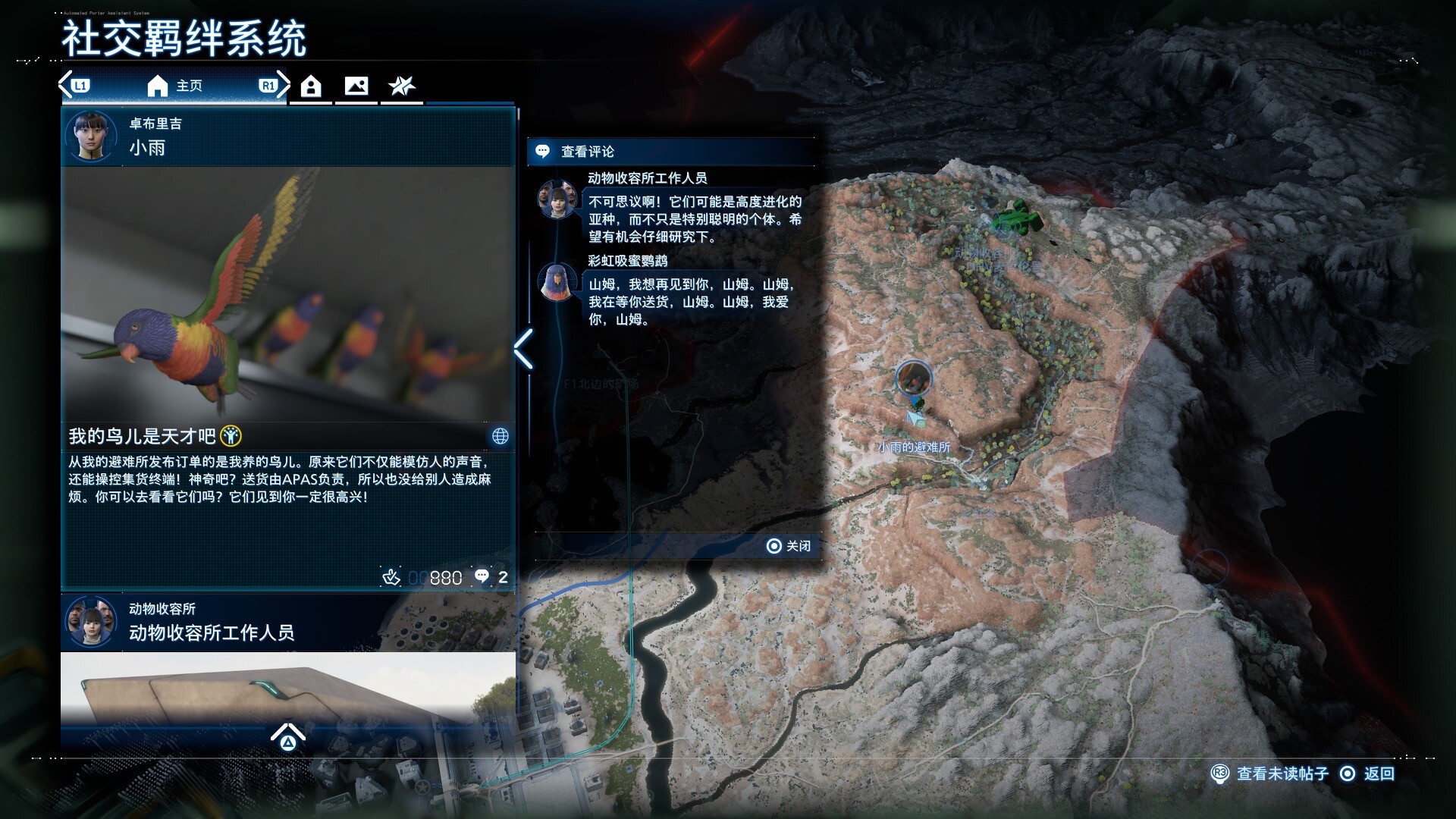The height and width of the screenshot is (819, 1456).
Task: Click the green vehicle marker on map
Action: tap(1017, 217)
